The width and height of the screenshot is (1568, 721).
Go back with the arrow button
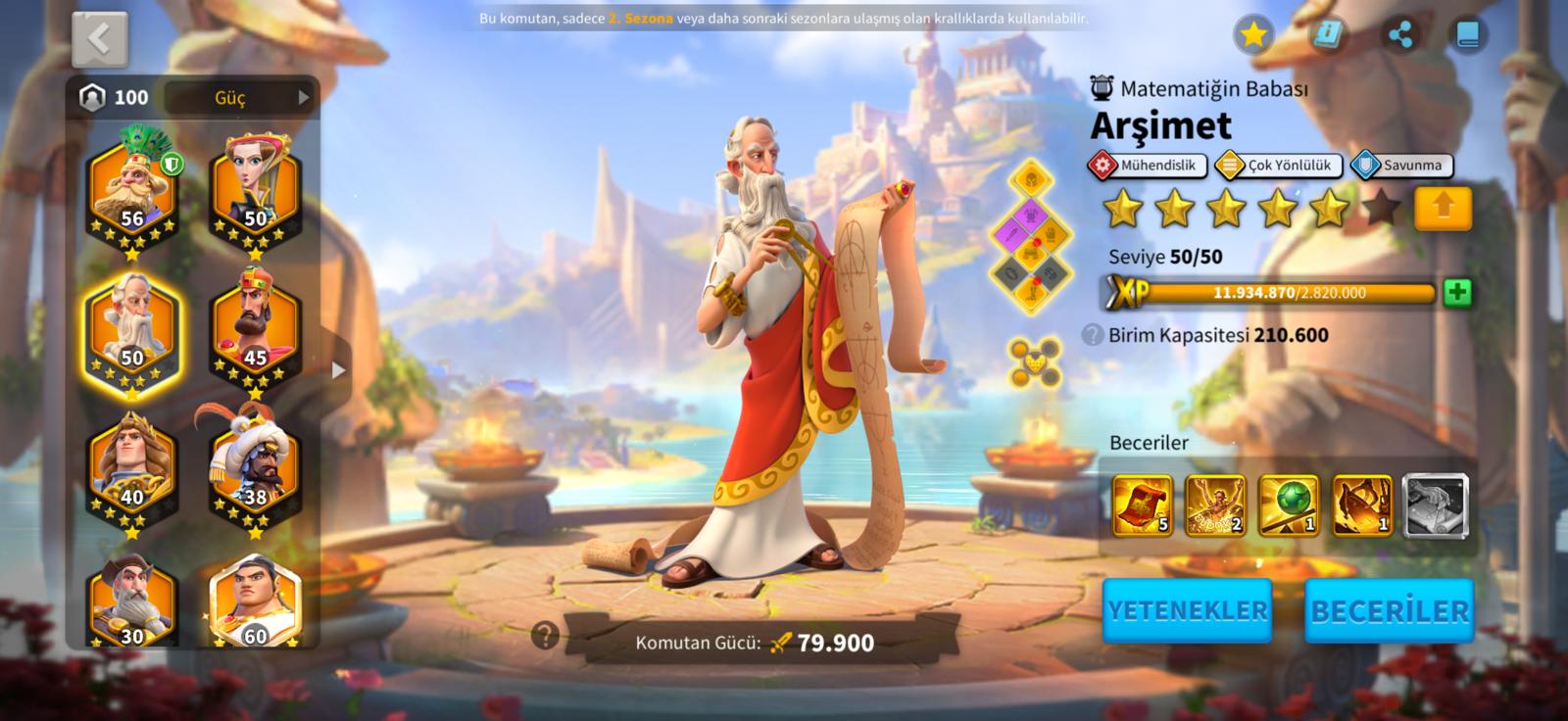coord(99,39)
